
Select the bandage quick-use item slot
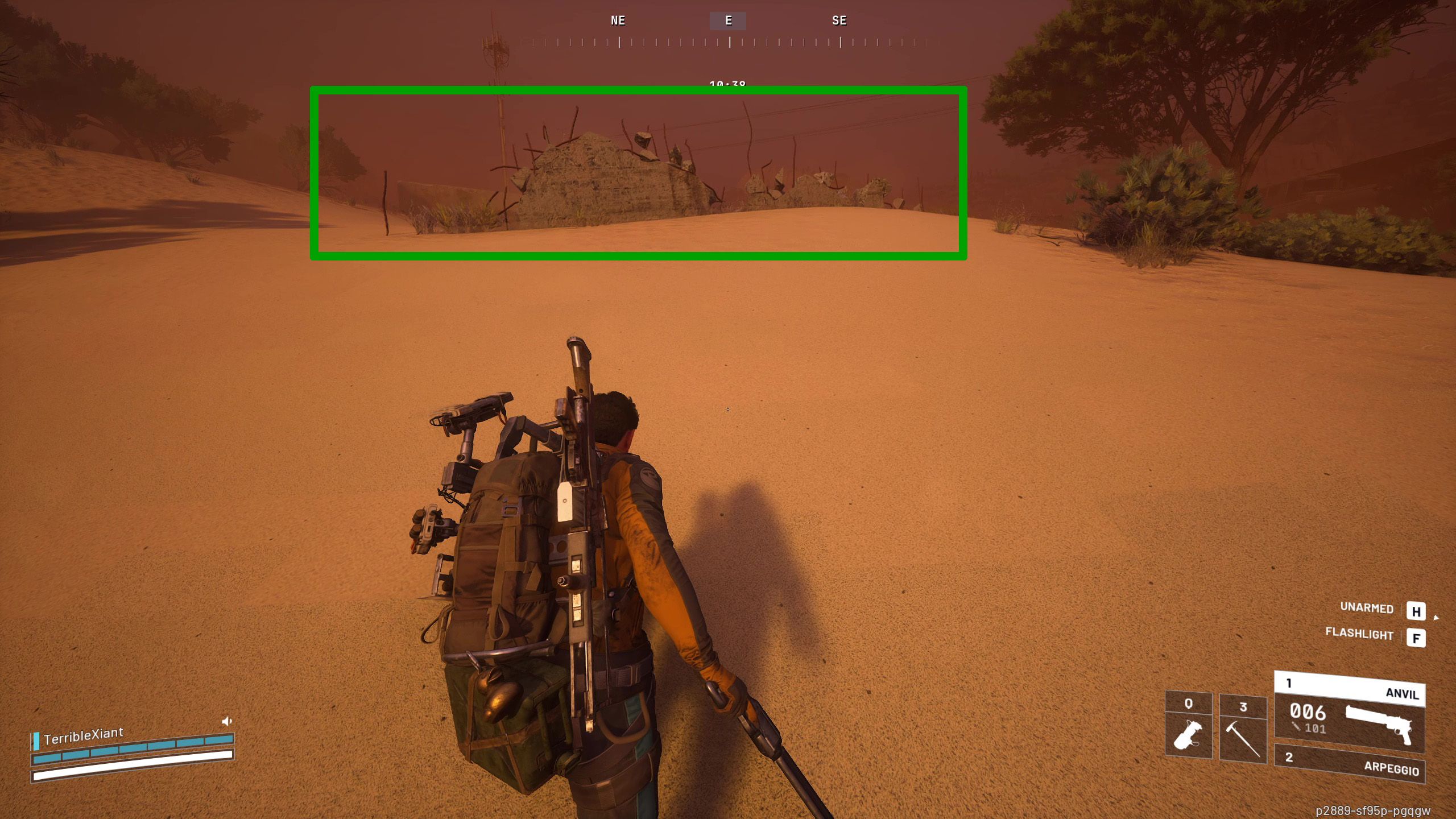[1188, 726]
